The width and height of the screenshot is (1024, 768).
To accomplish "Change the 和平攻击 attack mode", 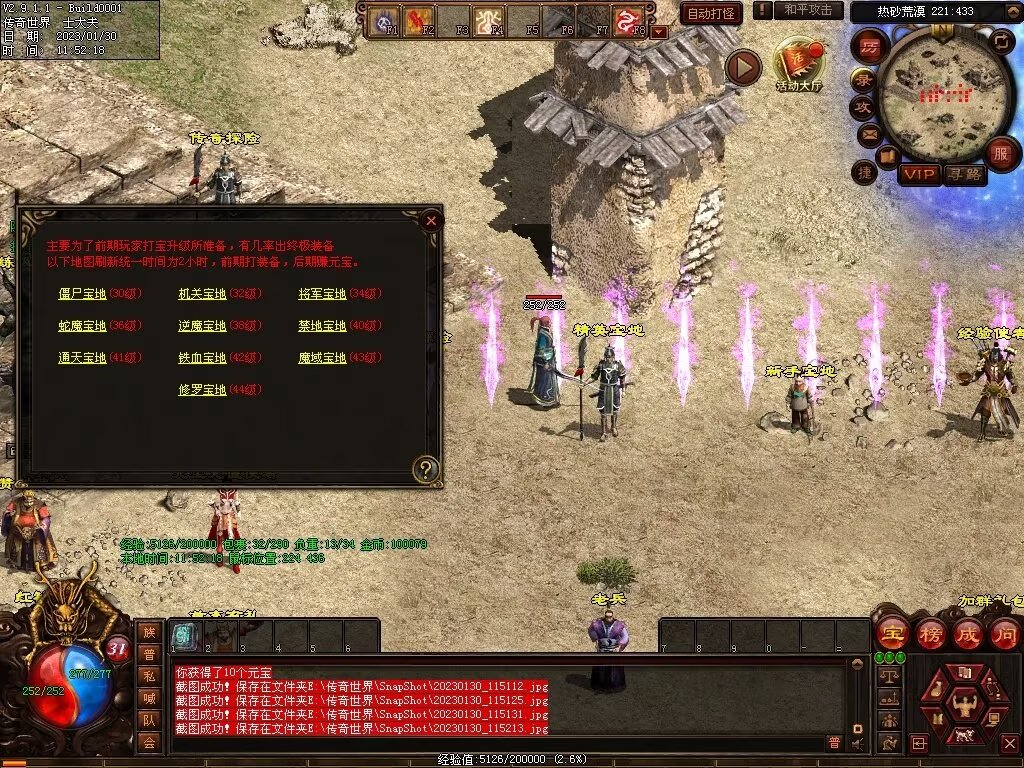I will tap(808, 10).
